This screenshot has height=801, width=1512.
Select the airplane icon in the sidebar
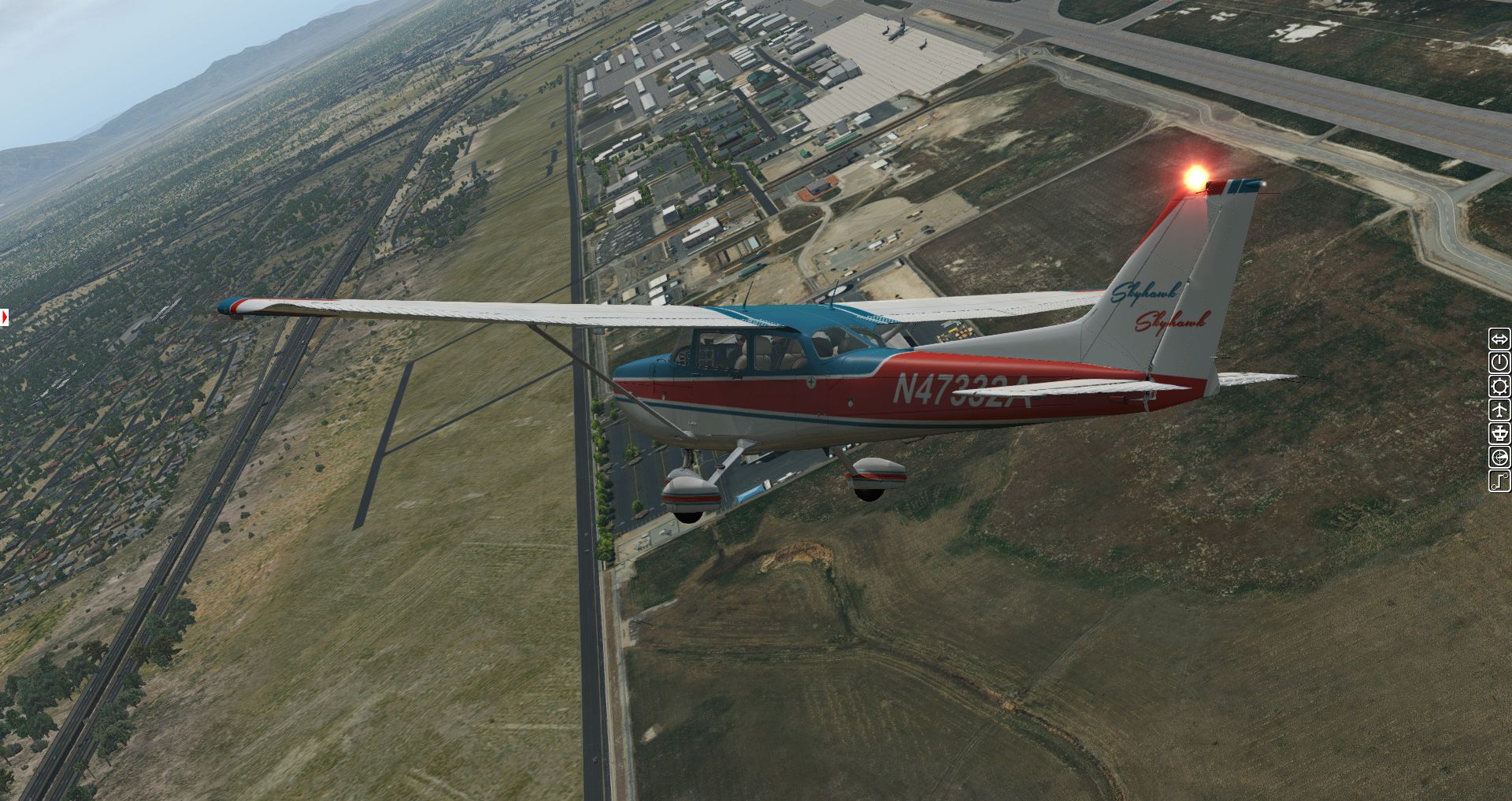tap(1499, 410)
